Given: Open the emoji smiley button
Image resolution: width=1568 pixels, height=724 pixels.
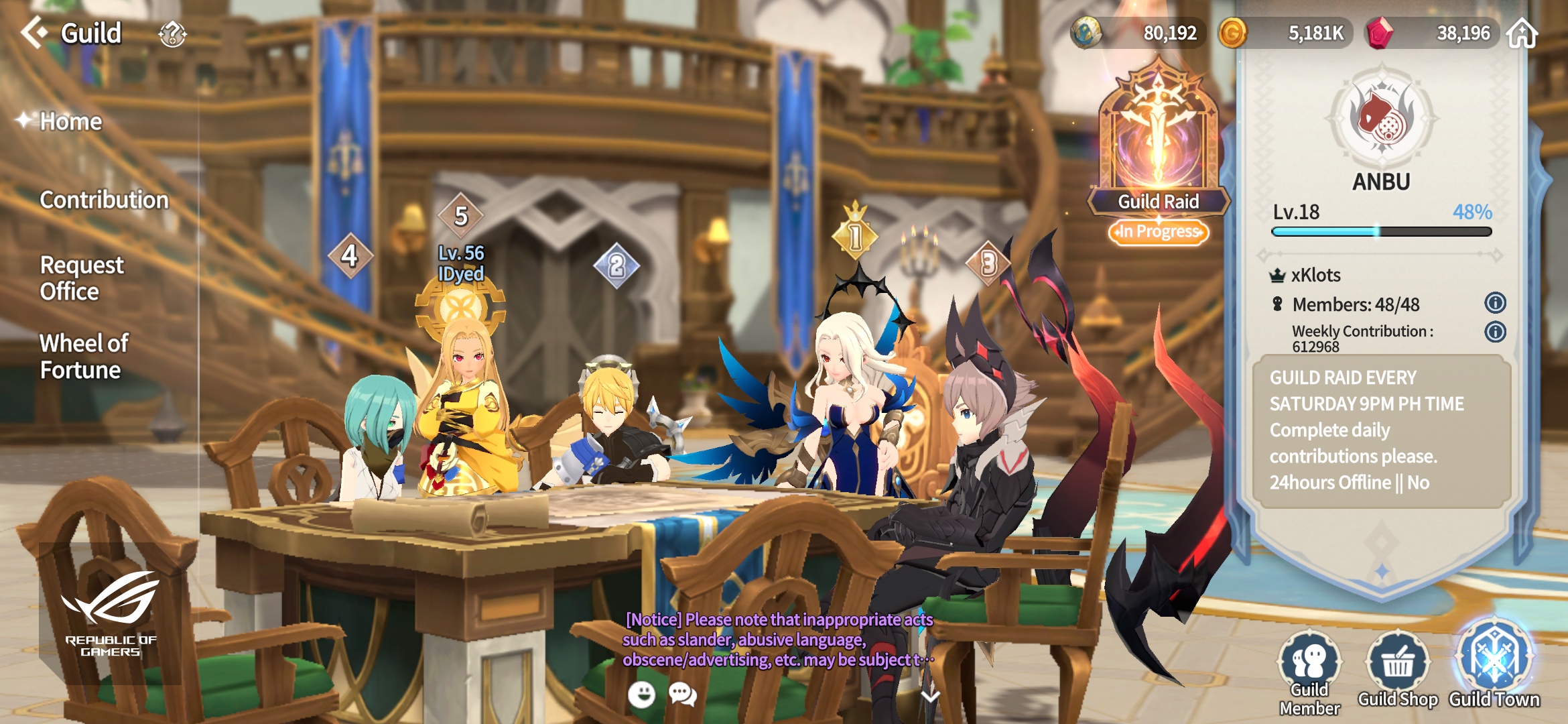Looking at the screenshot, I should click(641, 695).
